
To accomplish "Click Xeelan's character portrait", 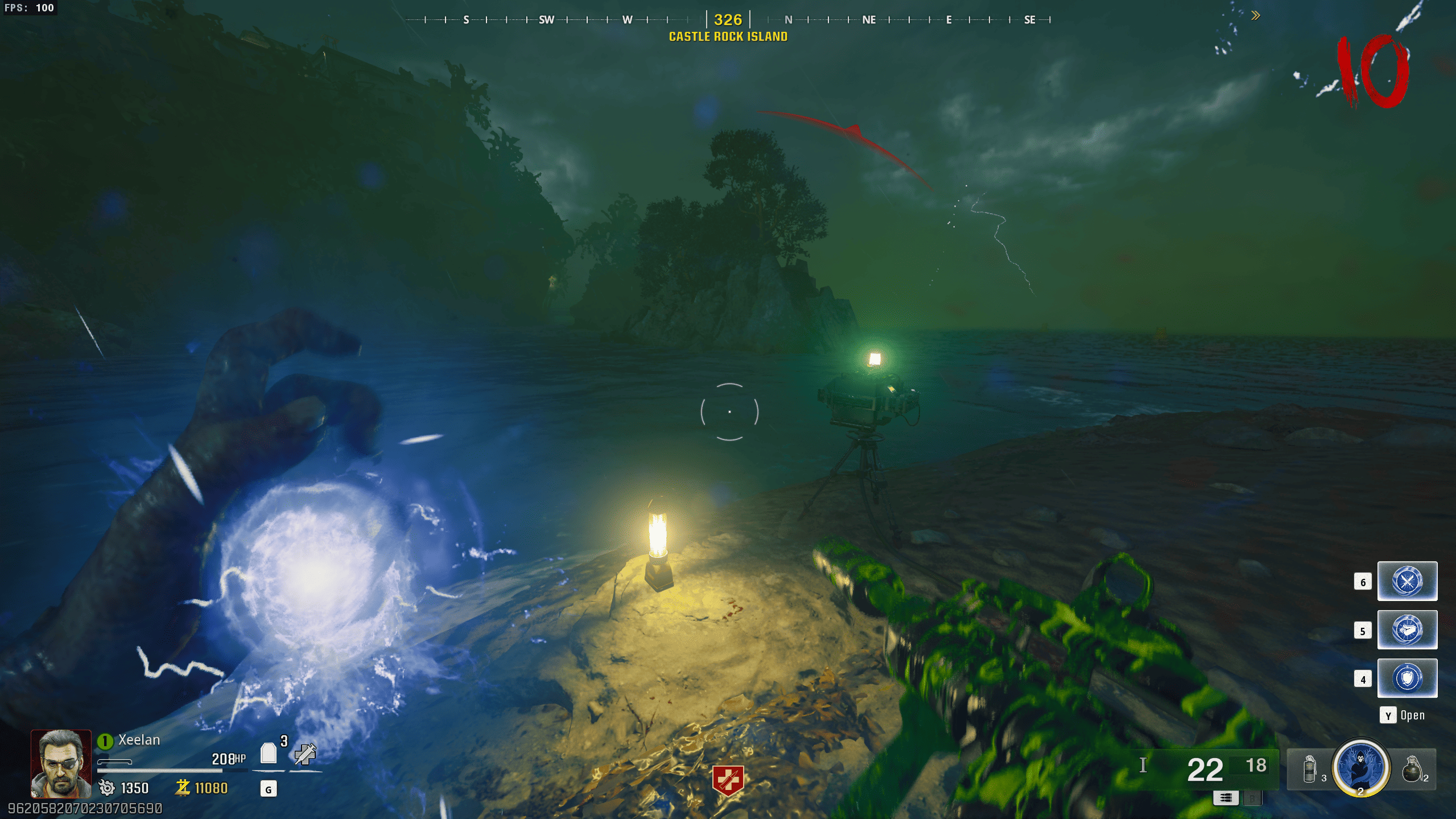I will tap(61, 763).
